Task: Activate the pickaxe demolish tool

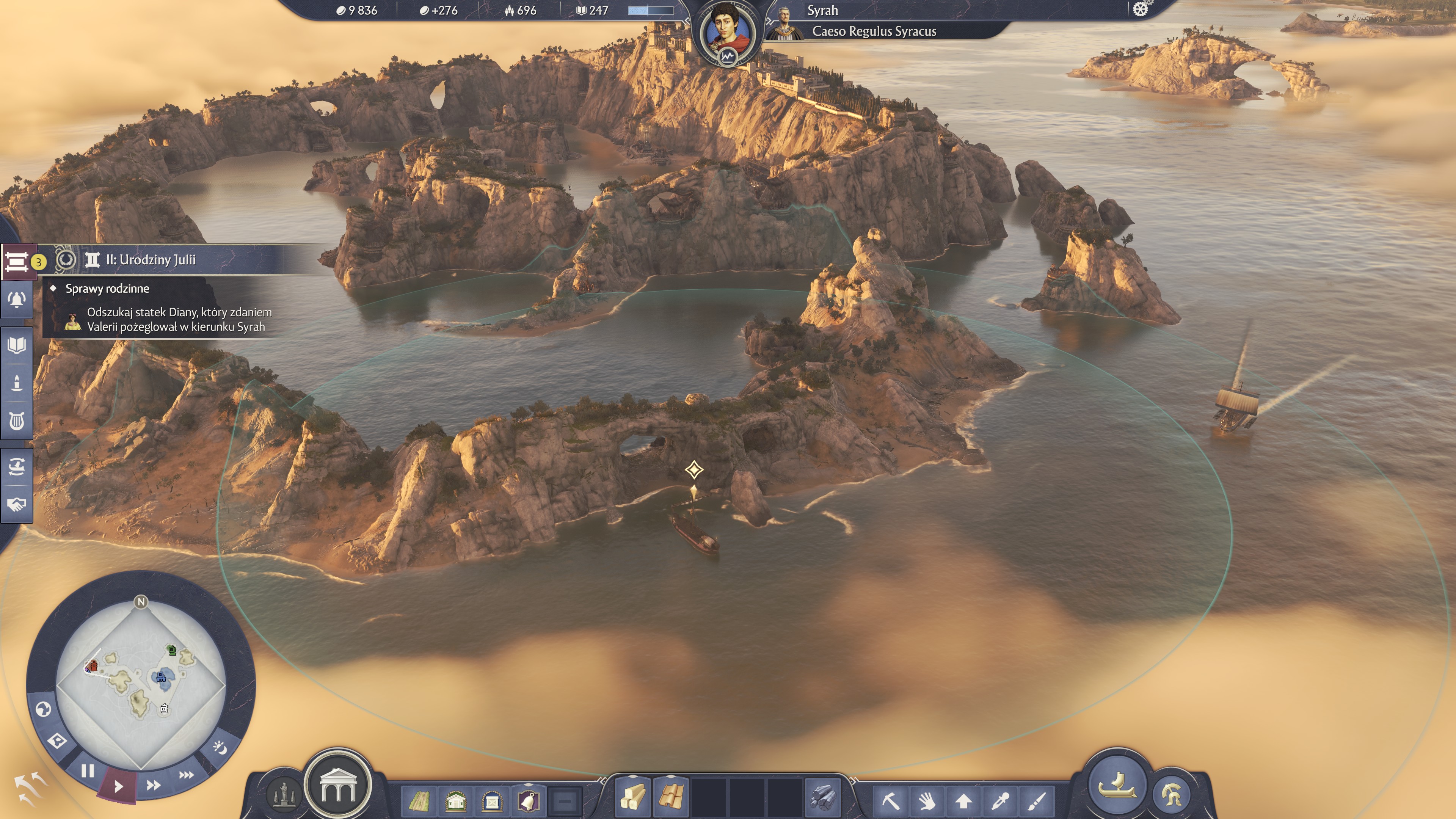Action: [x=890, y=800]
